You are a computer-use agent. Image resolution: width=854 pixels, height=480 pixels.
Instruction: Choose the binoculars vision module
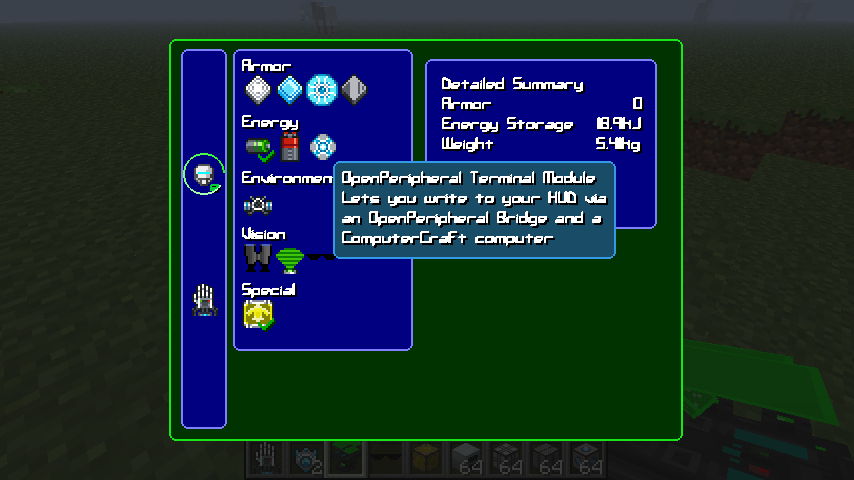[258, 260]
